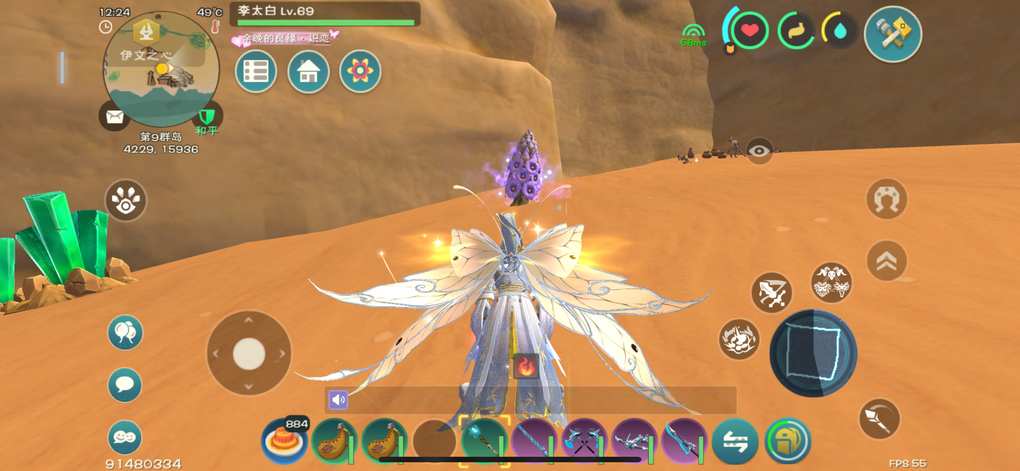Select the crossed axes hotbar slot

(584, 441)
